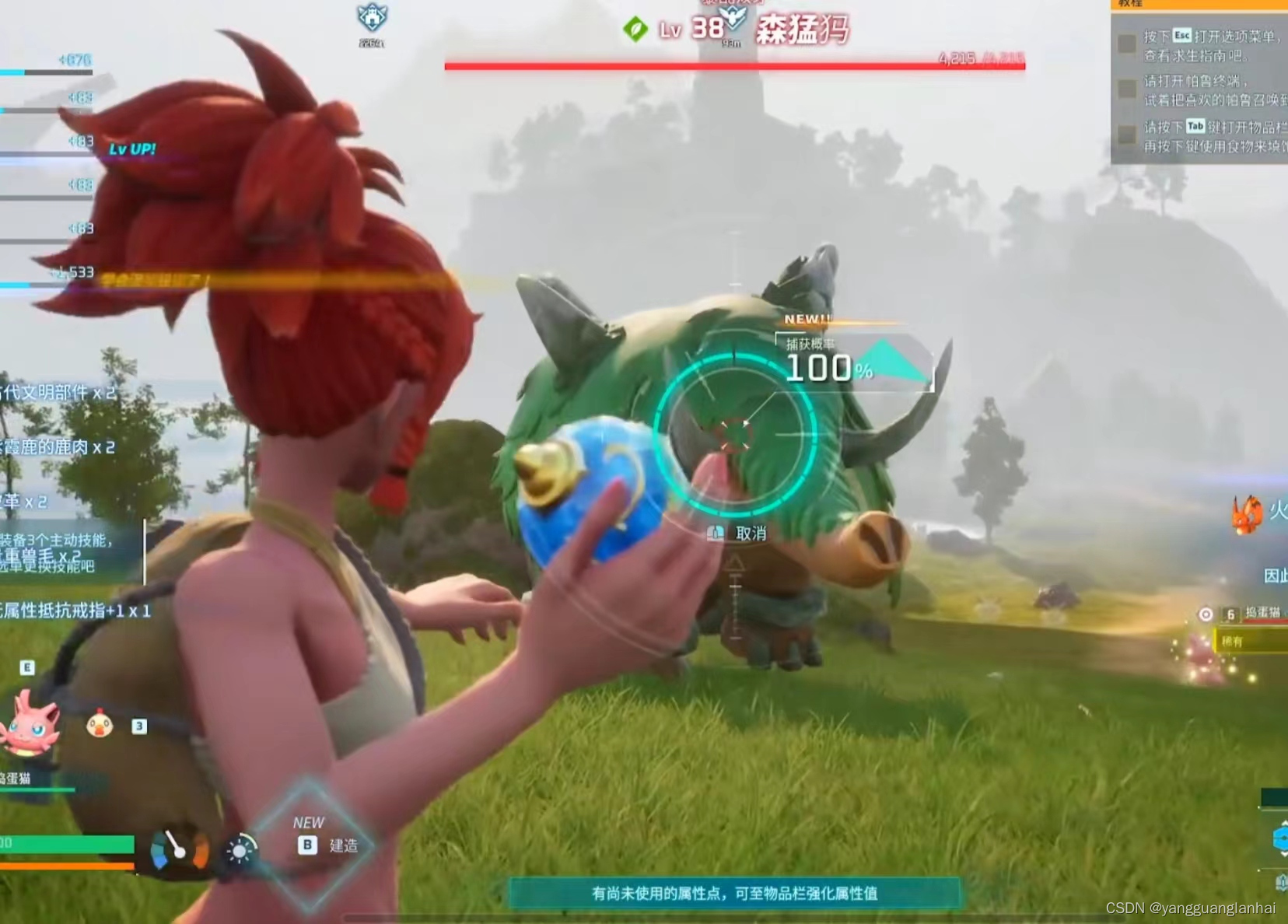The height and width of the screenshot is (924, 1288).
Task: Click the sun time-of-day dial
Action: point(240,850)
